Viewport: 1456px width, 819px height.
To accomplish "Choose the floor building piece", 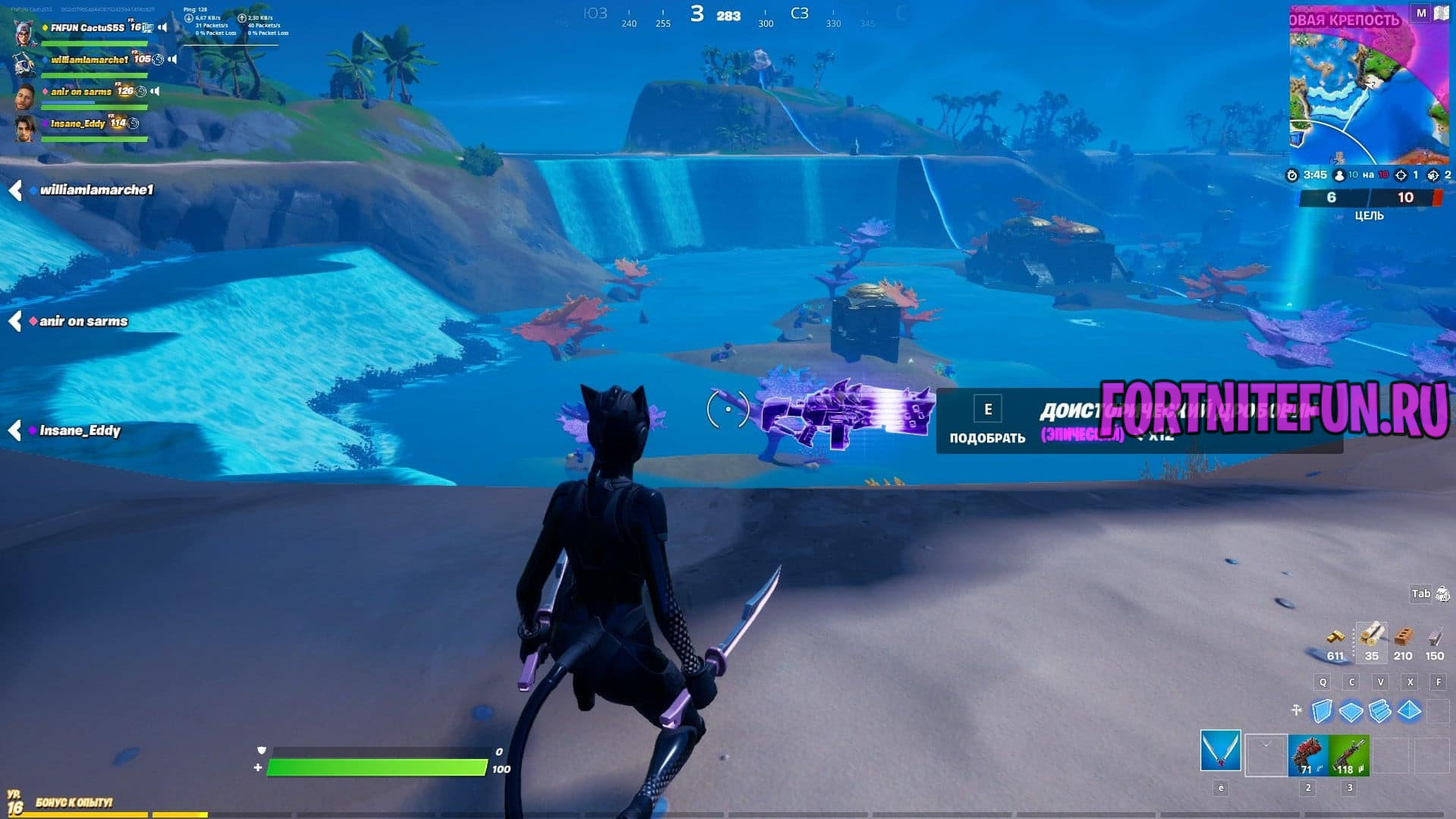I will click(x=1351, y=712).
